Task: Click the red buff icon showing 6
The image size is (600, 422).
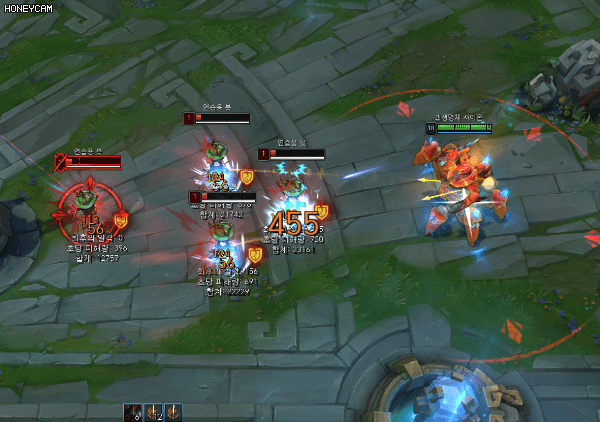Action: pyautogui.click(x=131, y=411)
